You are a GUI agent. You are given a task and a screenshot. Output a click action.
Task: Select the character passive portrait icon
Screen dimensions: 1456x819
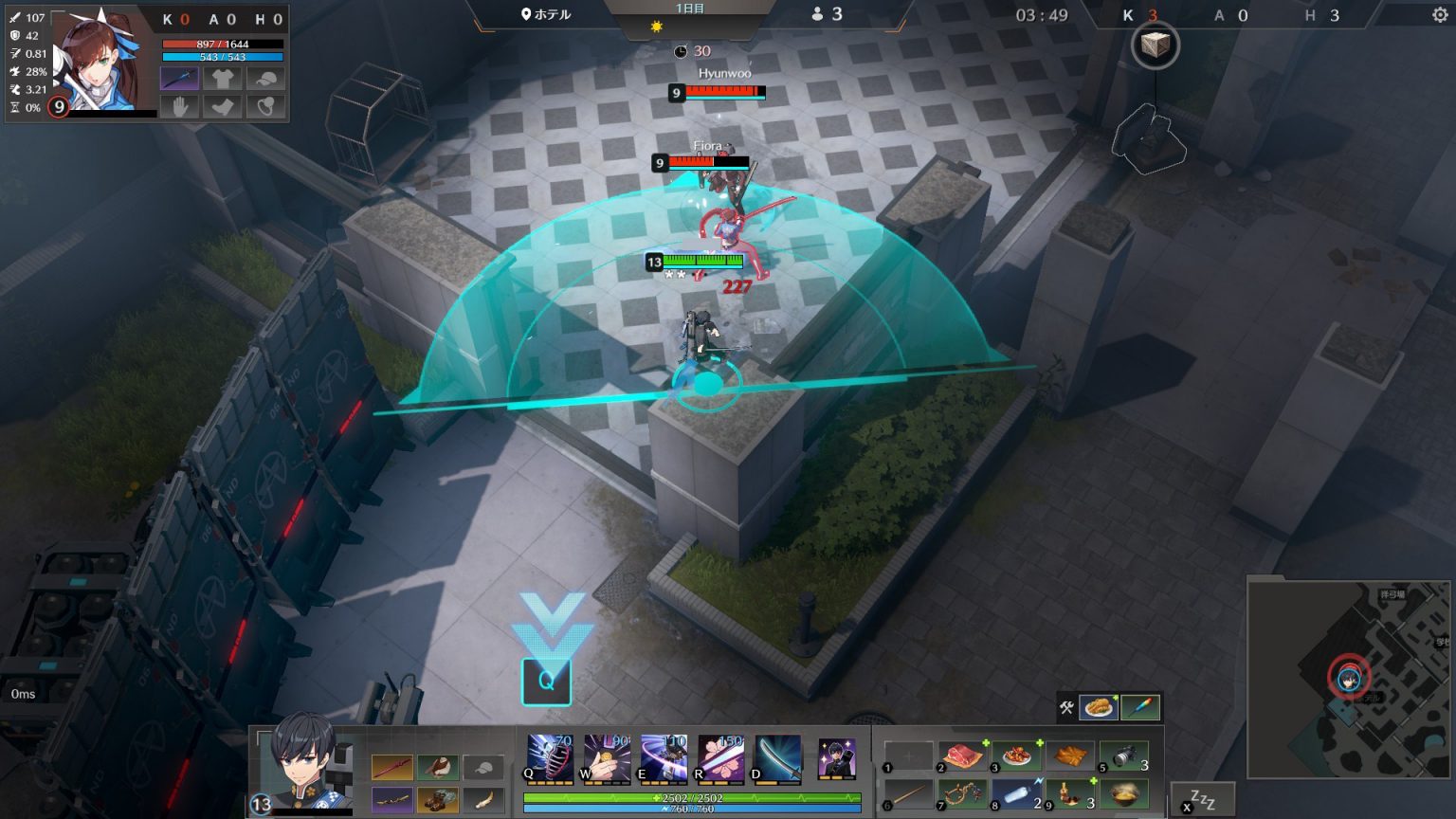836,758
